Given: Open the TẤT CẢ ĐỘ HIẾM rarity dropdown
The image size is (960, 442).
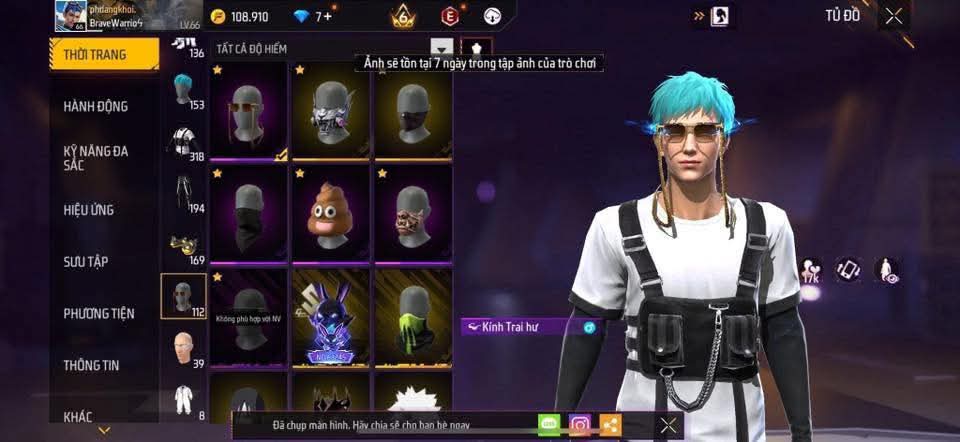Looking at the screenshot, I should tap(441, 47).
